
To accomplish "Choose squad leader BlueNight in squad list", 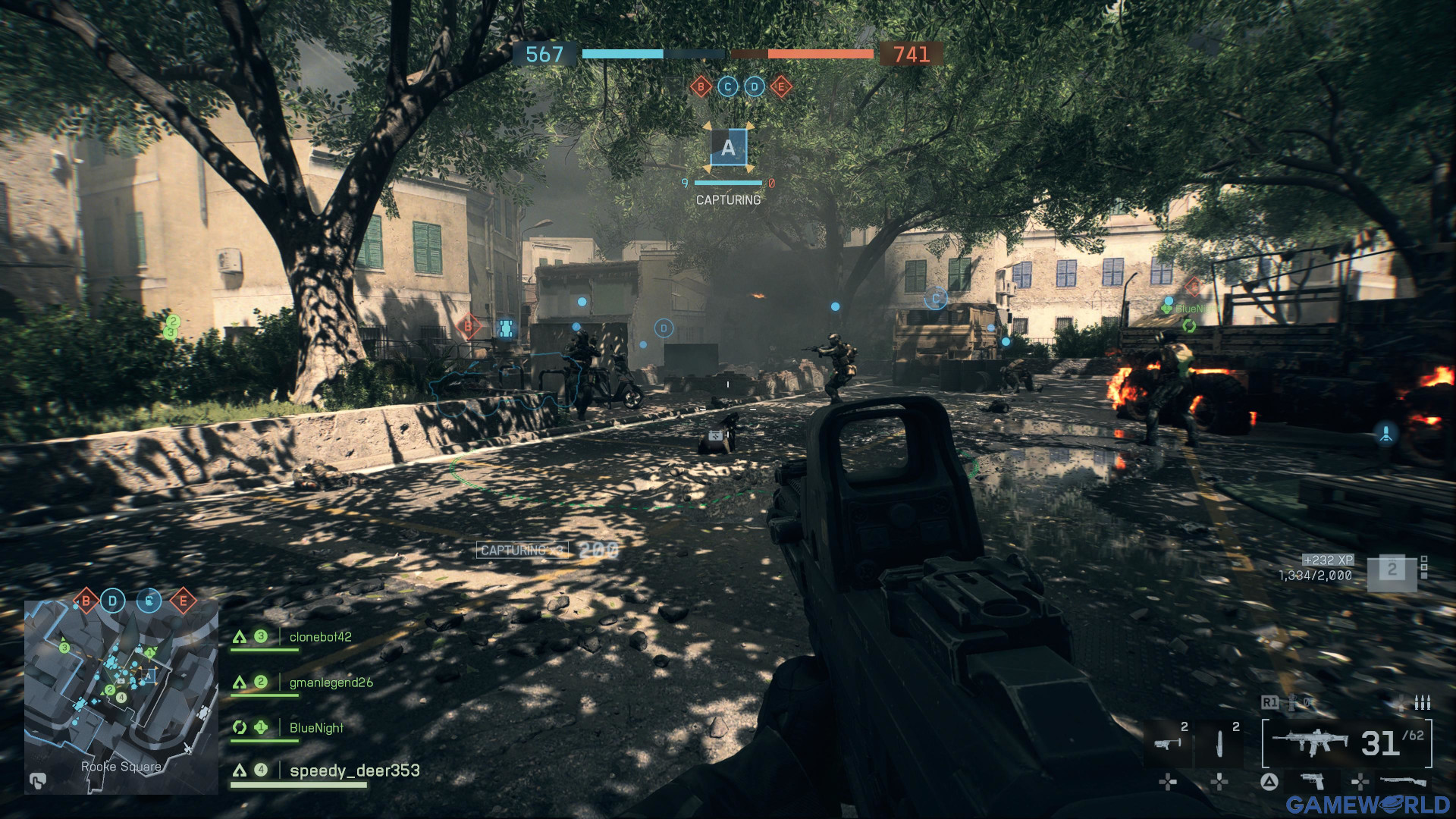I will point(316,728).
